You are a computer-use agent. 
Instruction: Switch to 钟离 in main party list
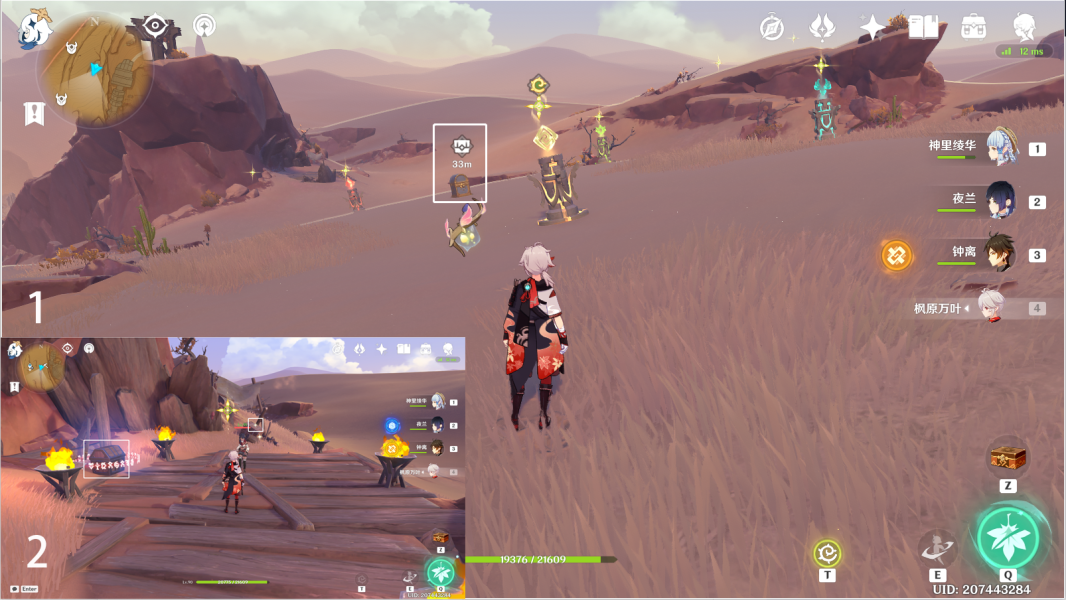(1001, 253)
